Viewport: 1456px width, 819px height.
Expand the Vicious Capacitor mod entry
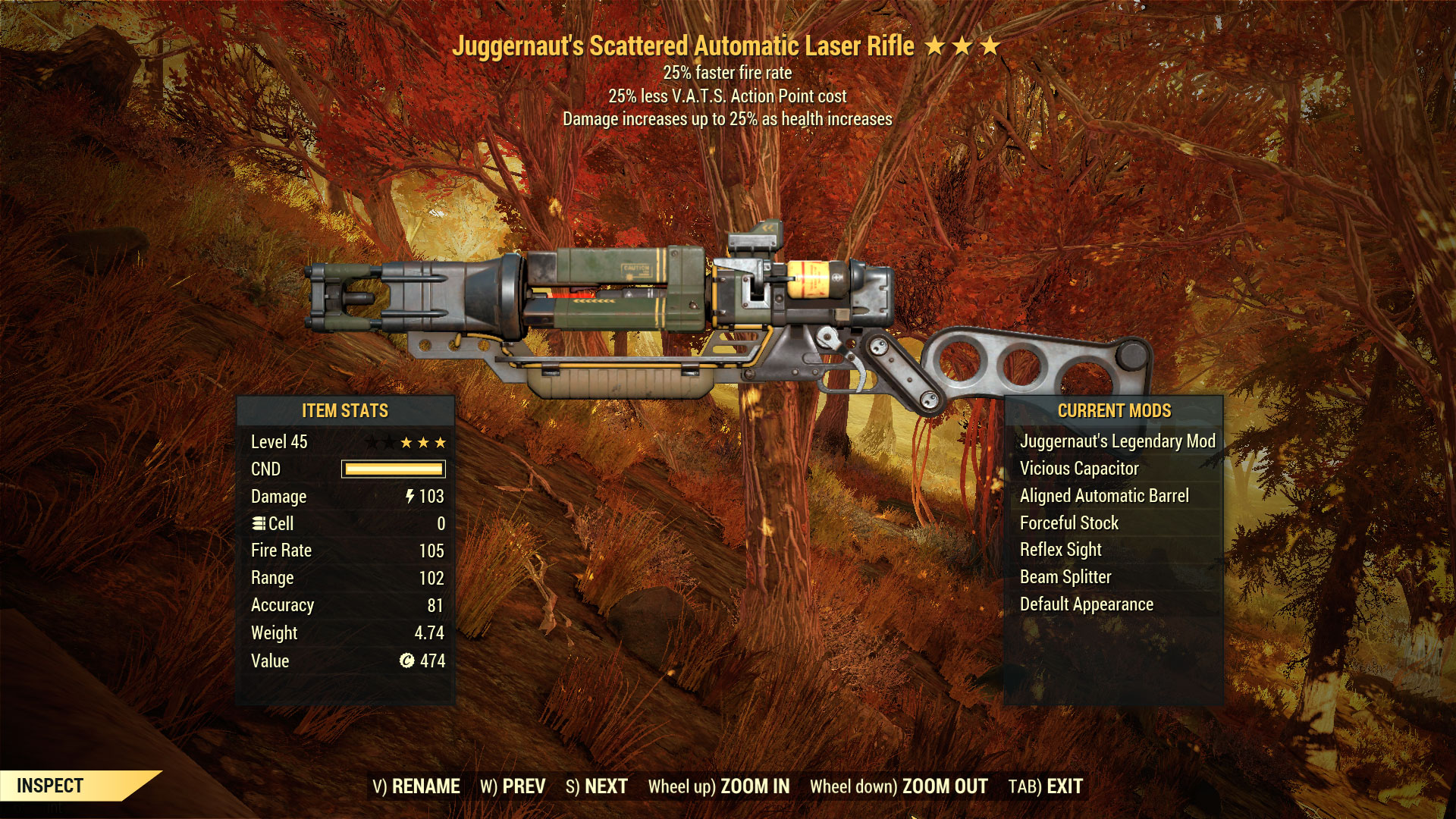point(1079,469)
